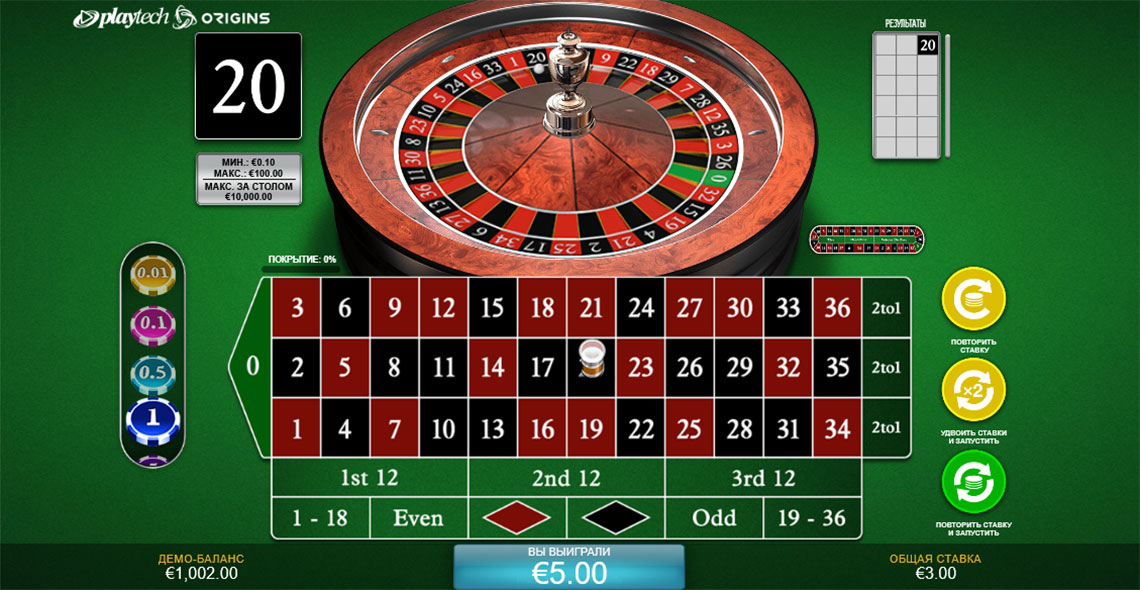The image size is (1140, 590).
Task: Choose the 0.1 pink chip
Action: coord(154,323)
